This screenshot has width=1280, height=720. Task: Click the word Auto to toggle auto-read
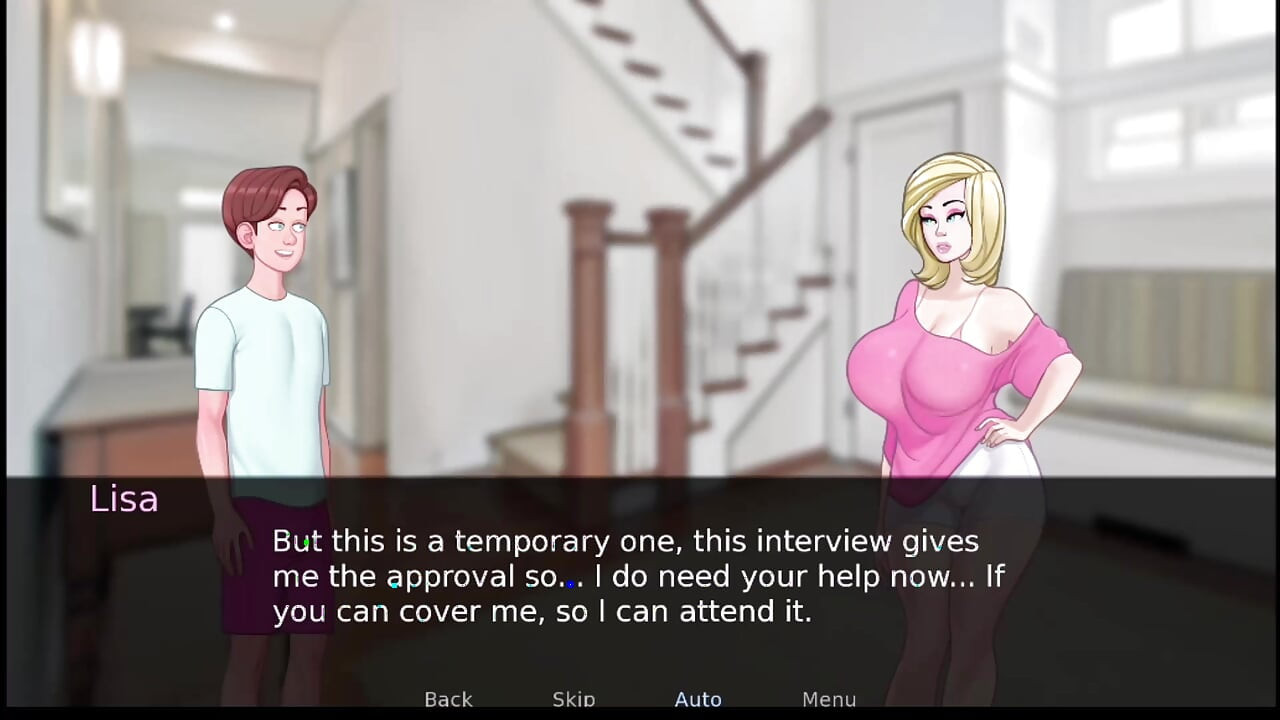click(x=698, y=699)
